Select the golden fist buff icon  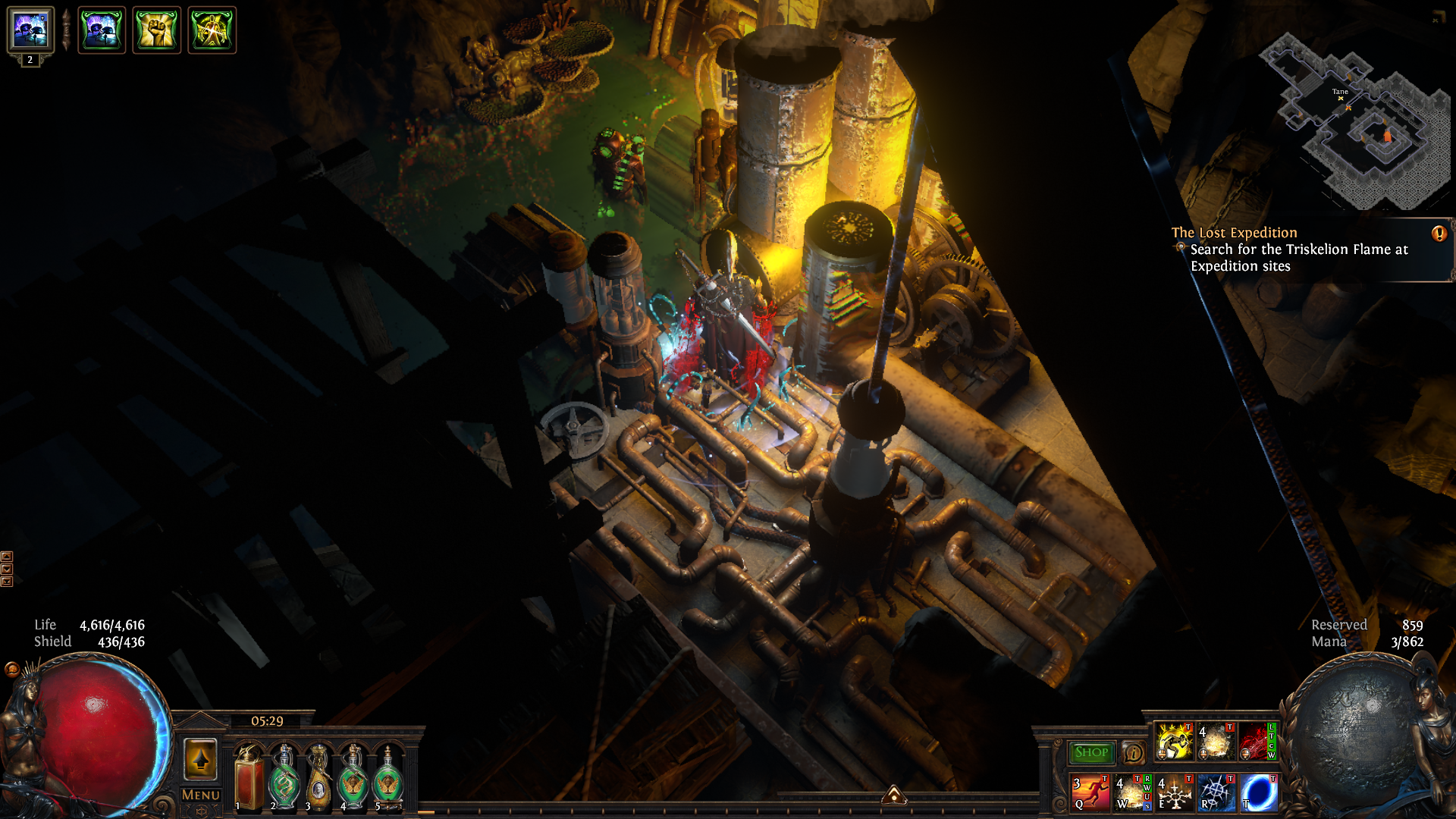[157, 30]
